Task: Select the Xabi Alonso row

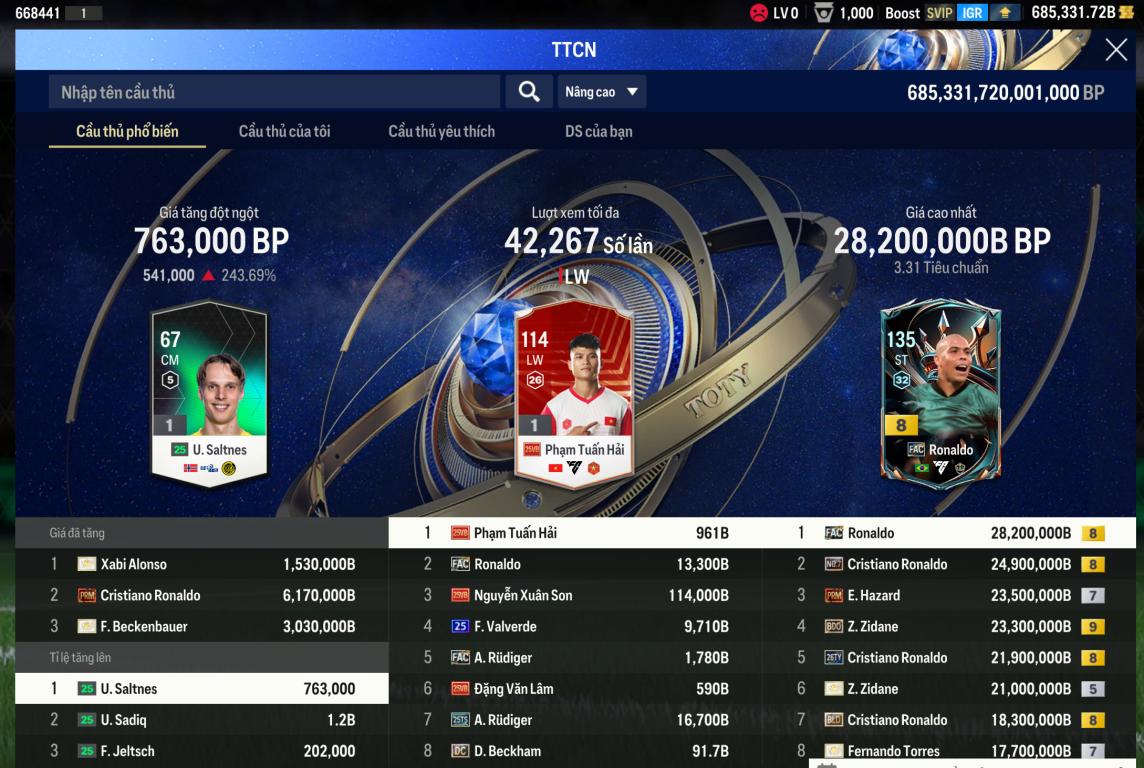Action: [202, 564]
